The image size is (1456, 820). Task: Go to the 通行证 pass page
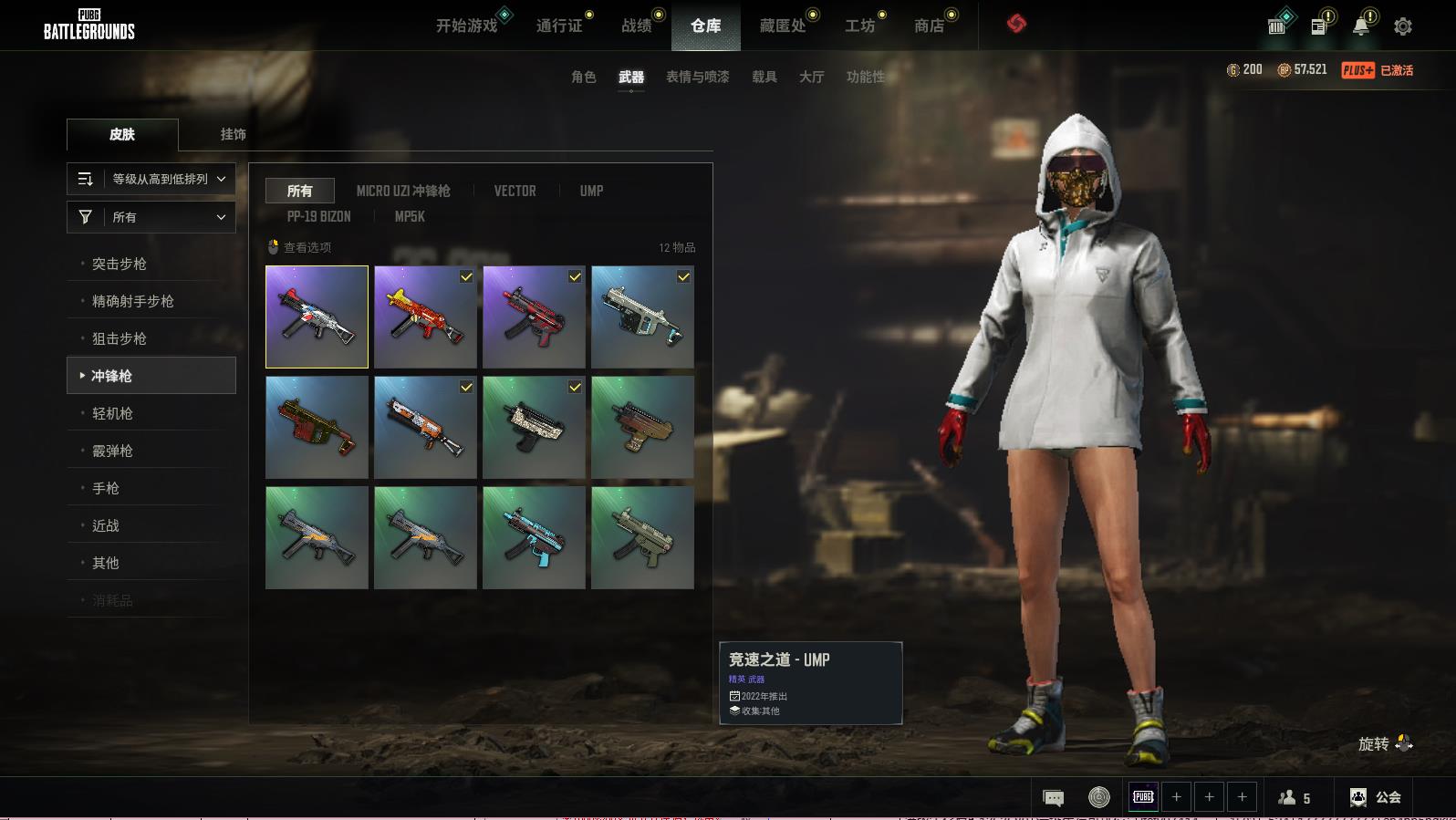pos(558,26)
